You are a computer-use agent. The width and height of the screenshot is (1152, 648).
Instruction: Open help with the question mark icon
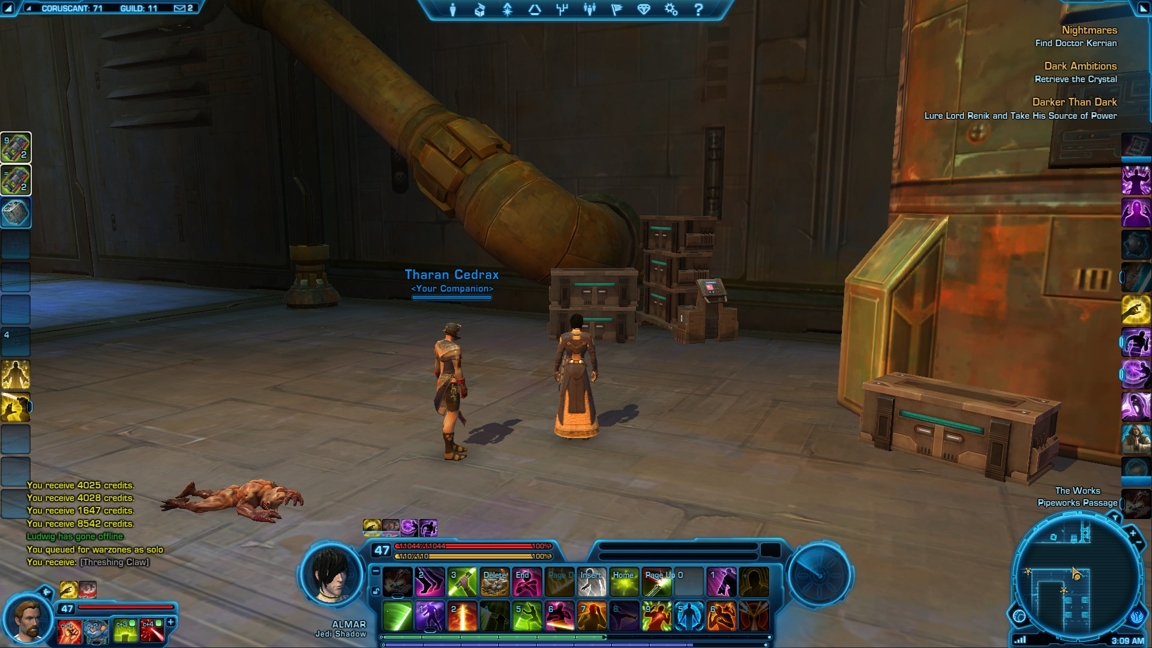pyautogui.click(x=698, y=10)
